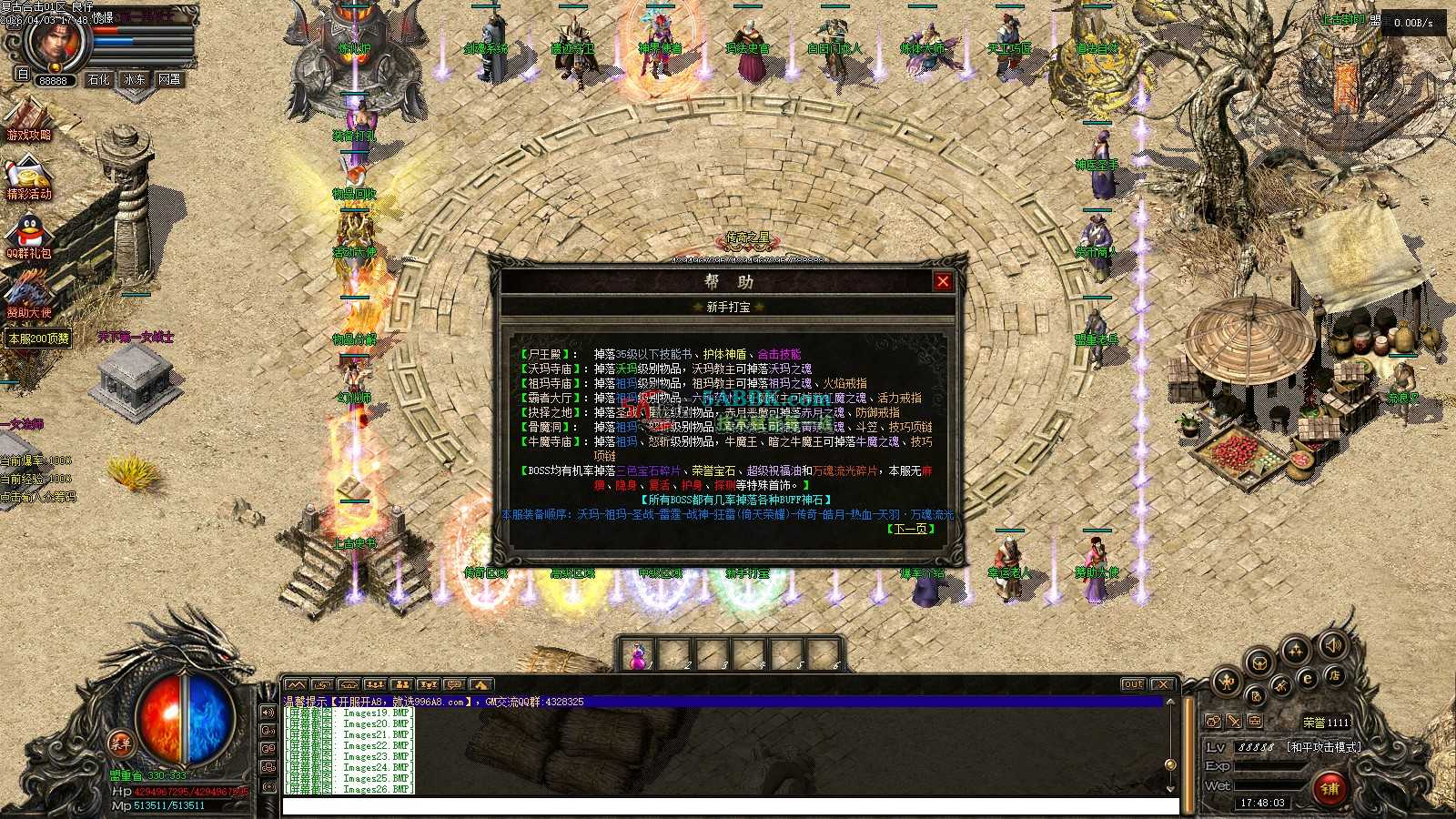Open the 赞助大使 sponsor dragon icon
The height and width of the screenshot is (819, 1456).
[x=29, y=296]
